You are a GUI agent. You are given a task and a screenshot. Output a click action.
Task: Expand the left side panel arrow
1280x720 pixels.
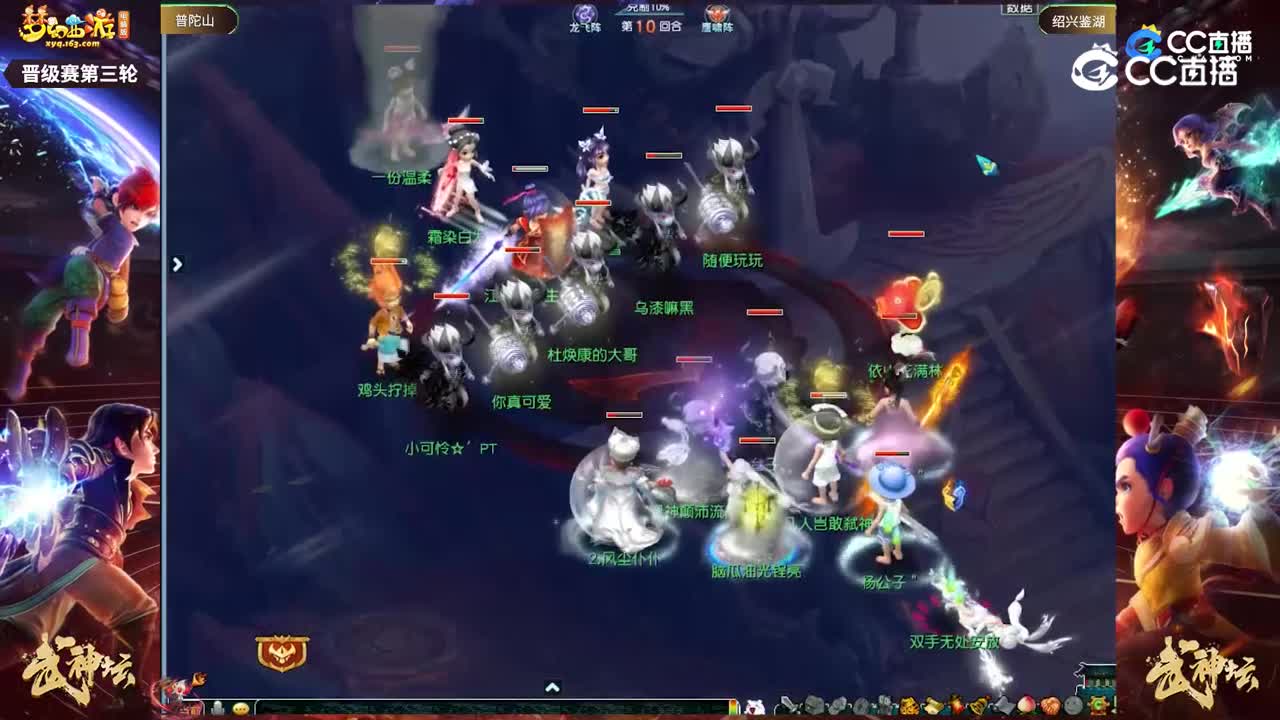178,263
